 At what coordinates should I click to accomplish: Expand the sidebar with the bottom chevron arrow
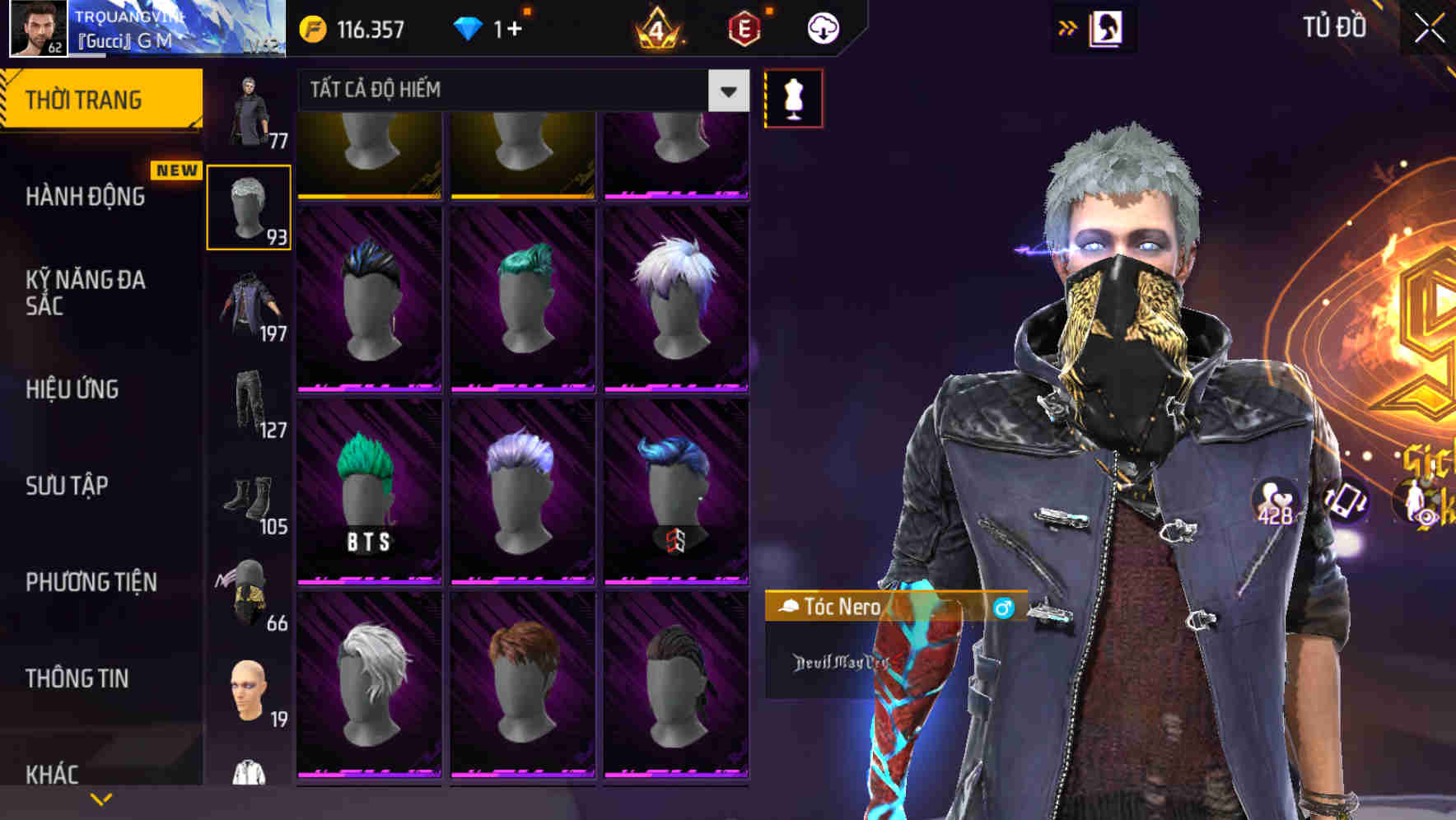point(102,797)
